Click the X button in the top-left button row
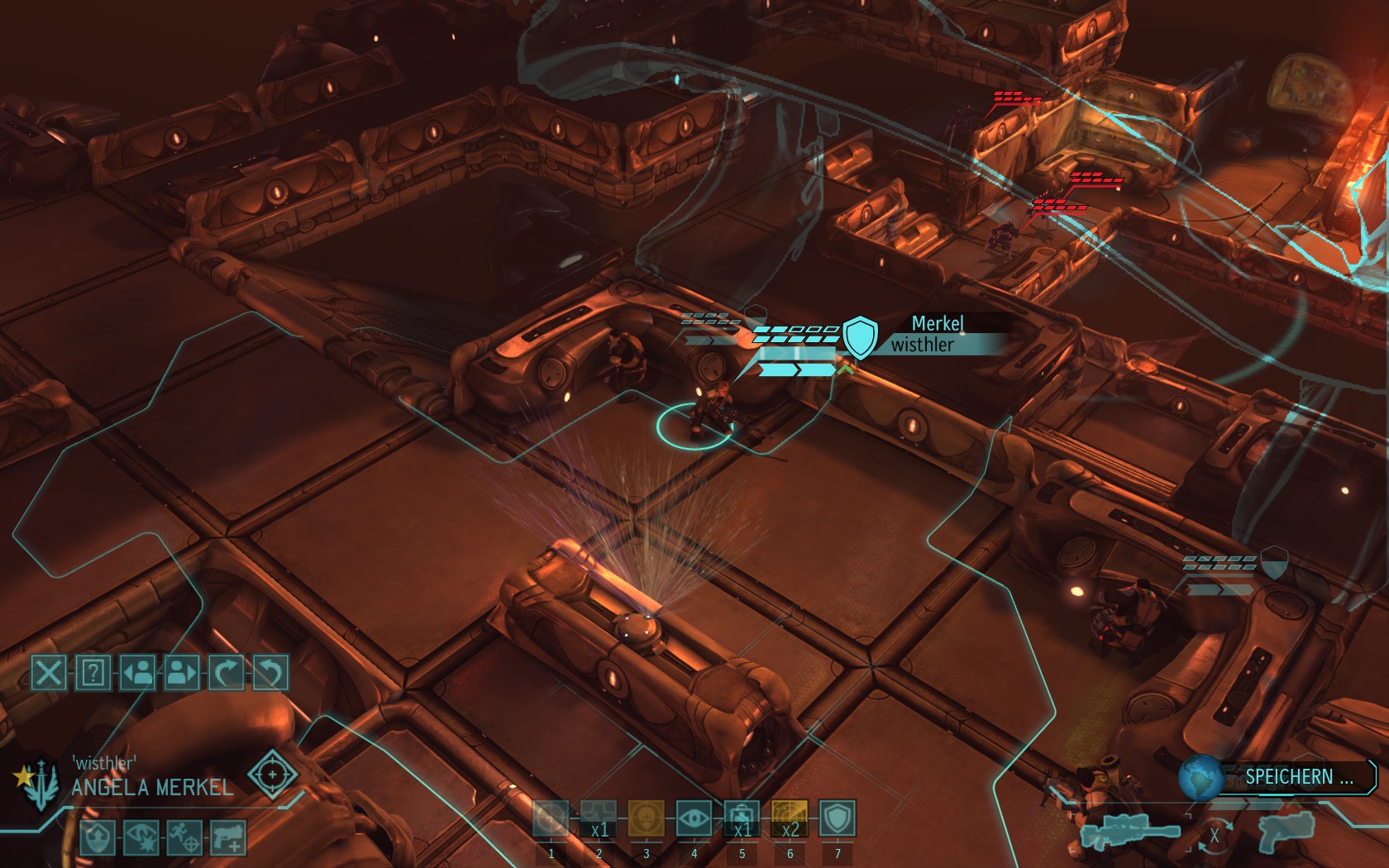 [49, 673]
